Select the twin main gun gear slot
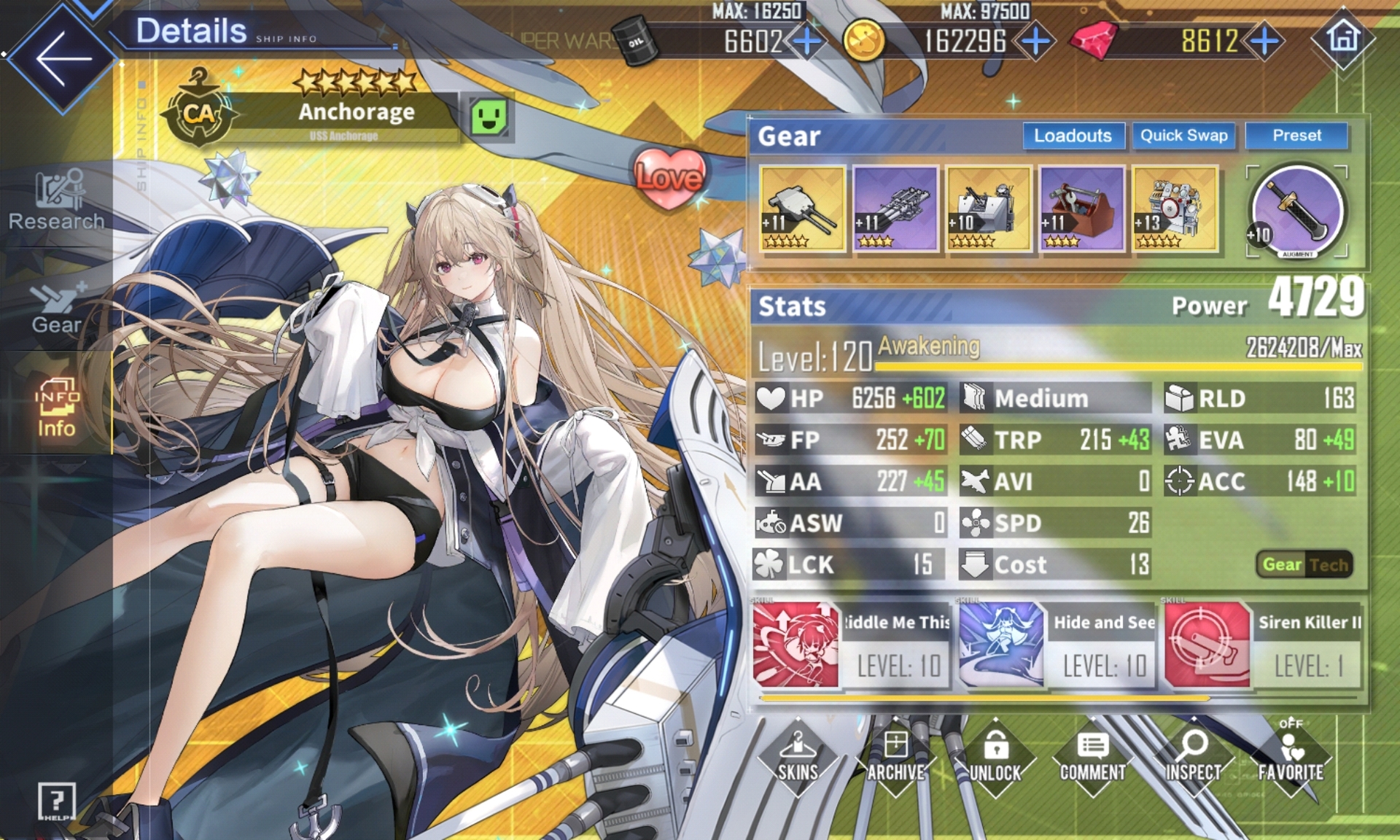This screenshot has width=1400, height=840. (x=802, y=209)
